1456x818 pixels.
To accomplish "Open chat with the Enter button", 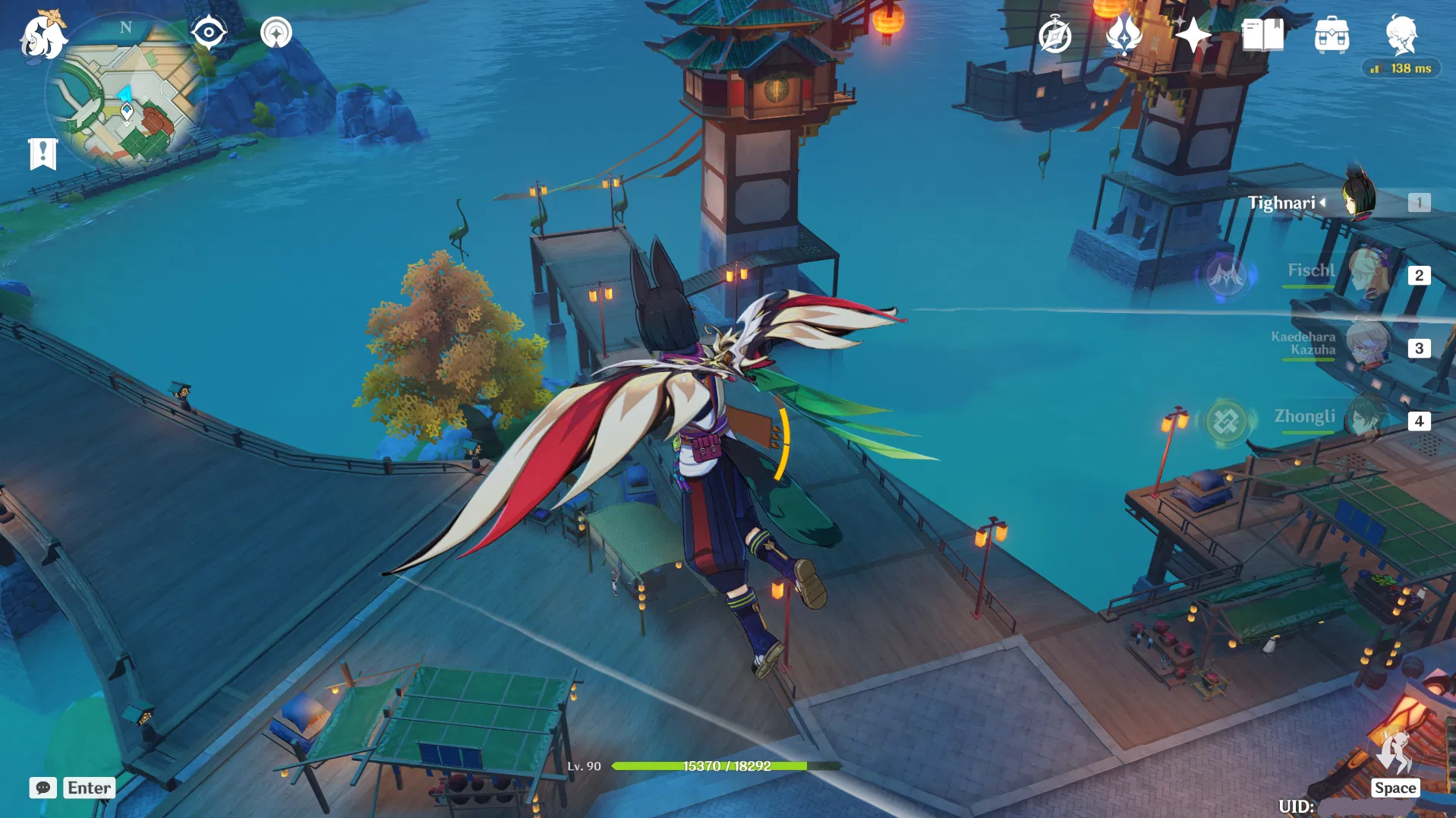I will [89, 788].
